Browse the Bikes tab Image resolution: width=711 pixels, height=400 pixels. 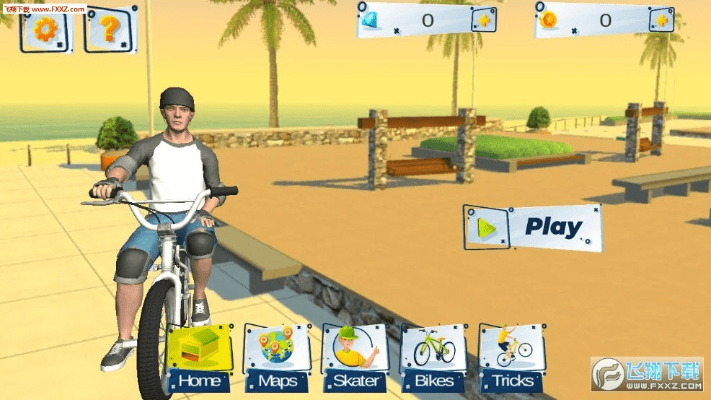[433, 357]
